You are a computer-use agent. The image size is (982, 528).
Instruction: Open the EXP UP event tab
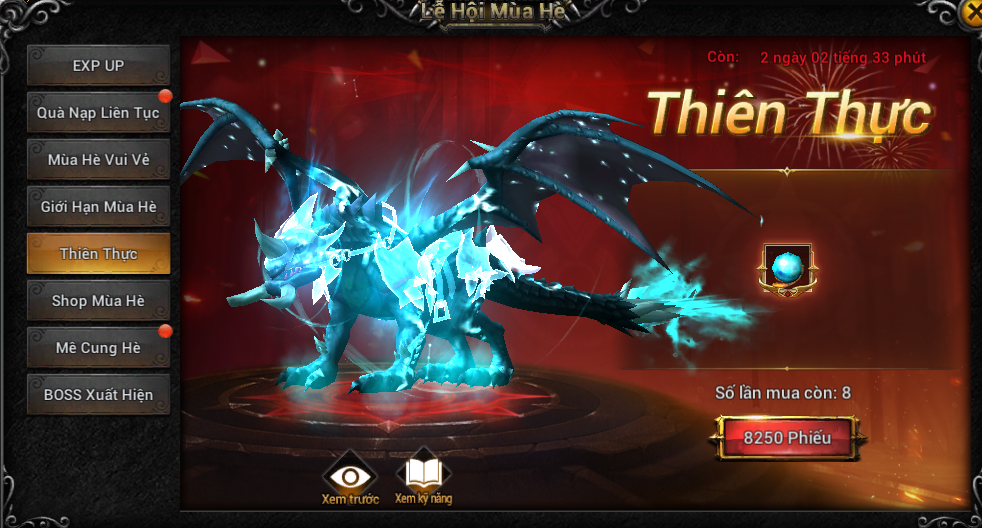tap(98, 66)
